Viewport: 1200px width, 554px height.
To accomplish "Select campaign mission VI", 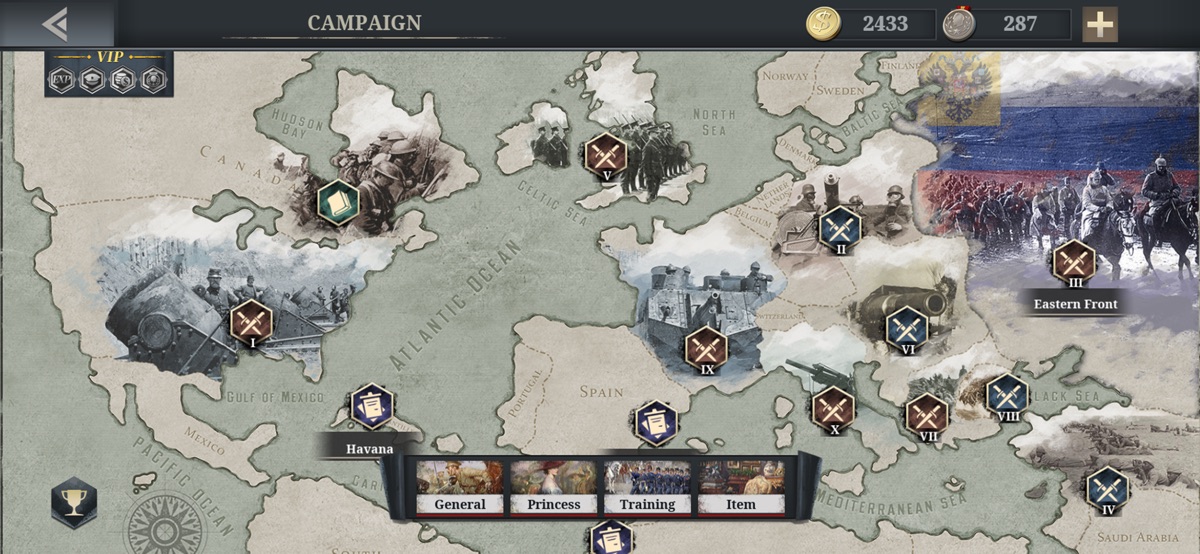I will point(907,327).
